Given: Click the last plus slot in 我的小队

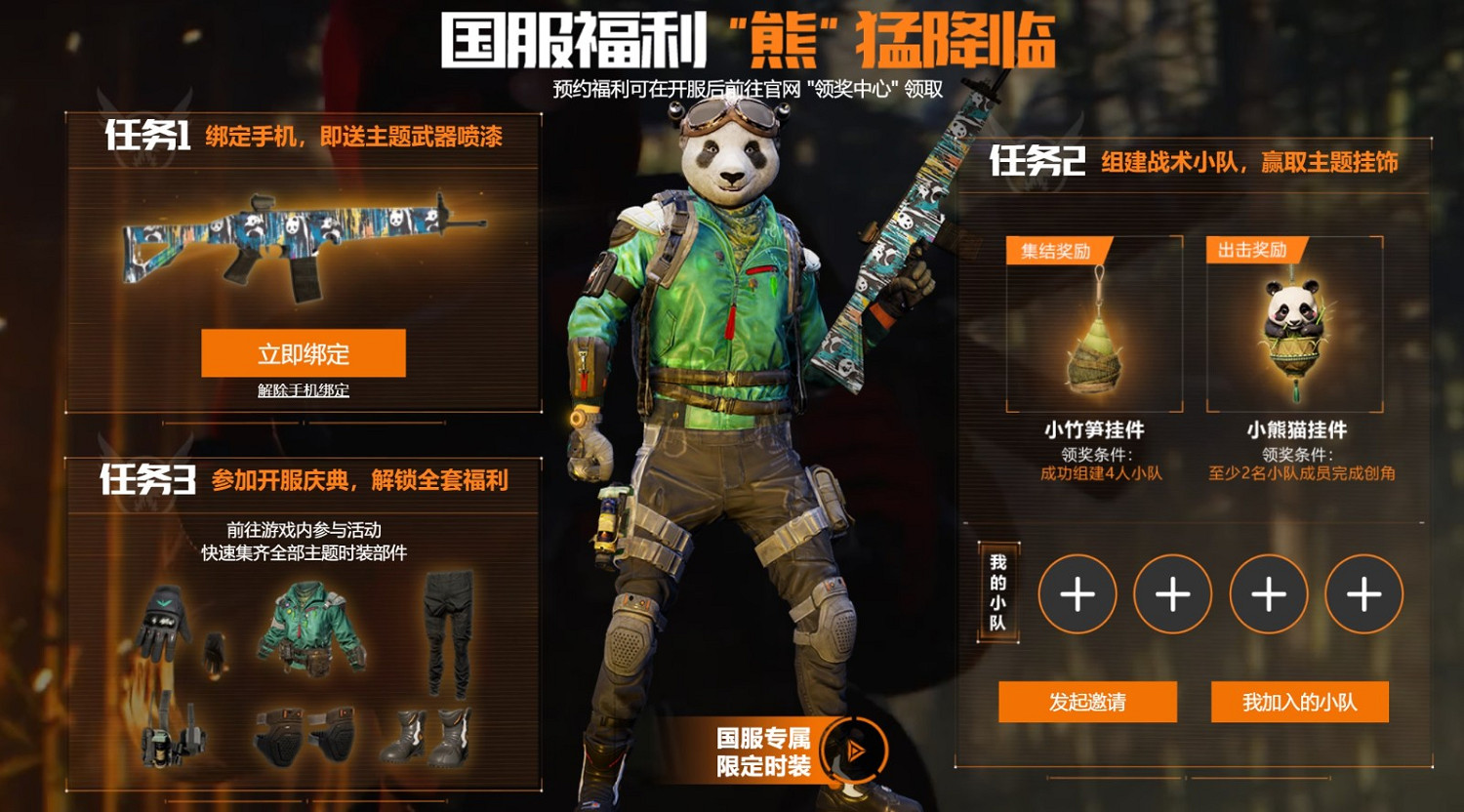Looking at the screenshot, I should pos(1363,593).
